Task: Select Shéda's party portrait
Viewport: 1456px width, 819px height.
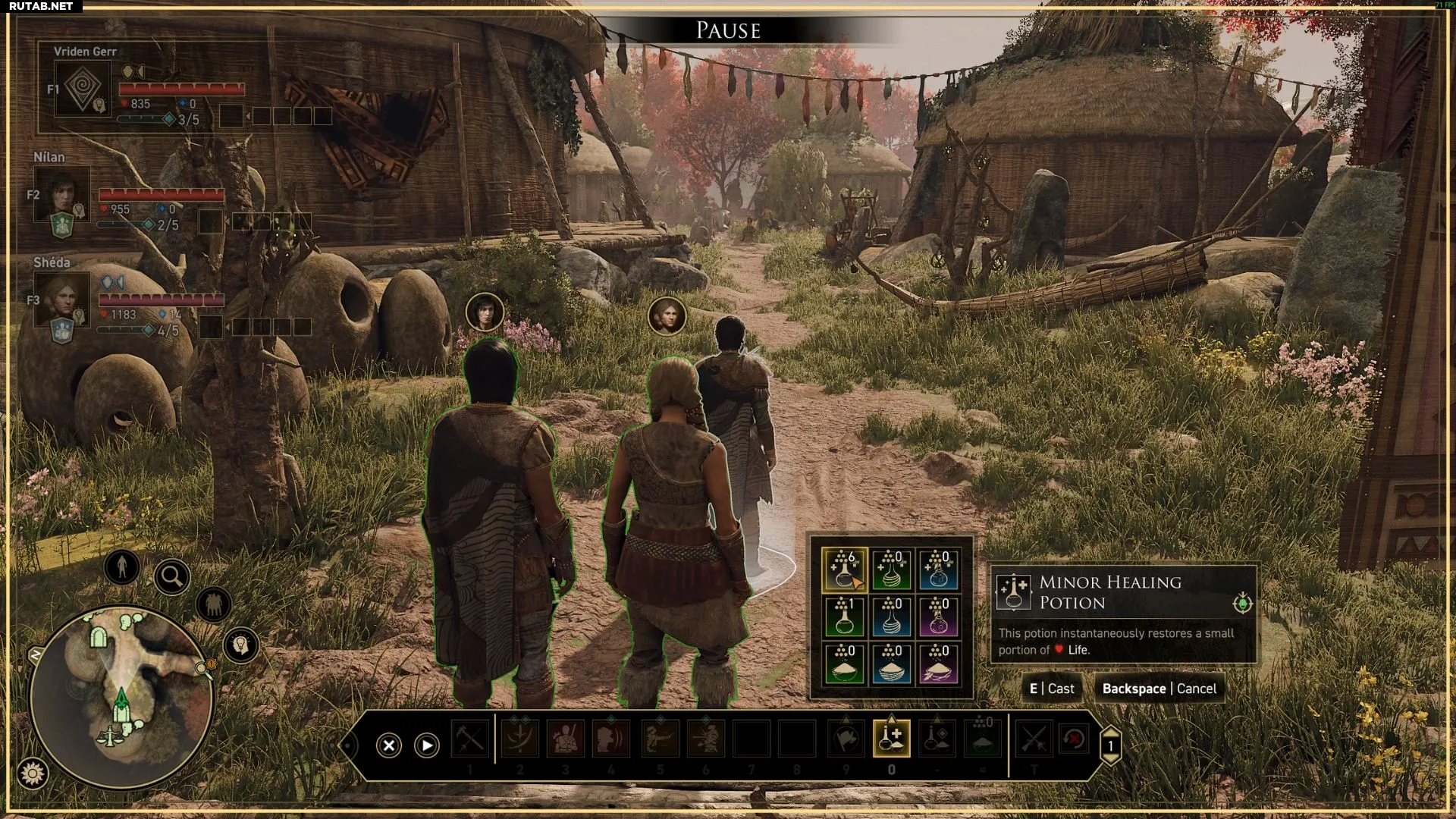Action: (62, 299)
